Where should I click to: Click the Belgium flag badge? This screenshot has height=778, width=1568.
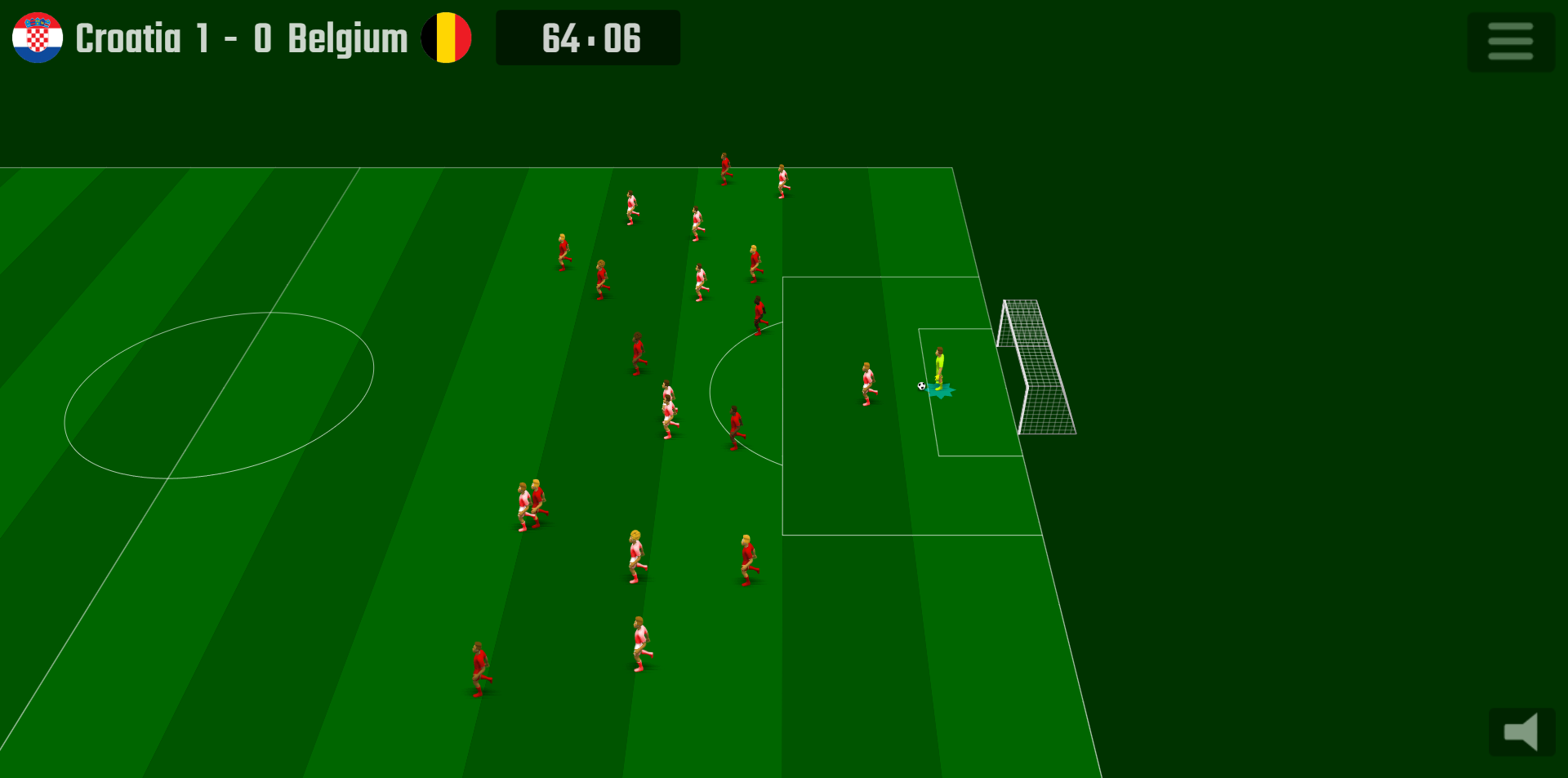(x=447, y=38)
